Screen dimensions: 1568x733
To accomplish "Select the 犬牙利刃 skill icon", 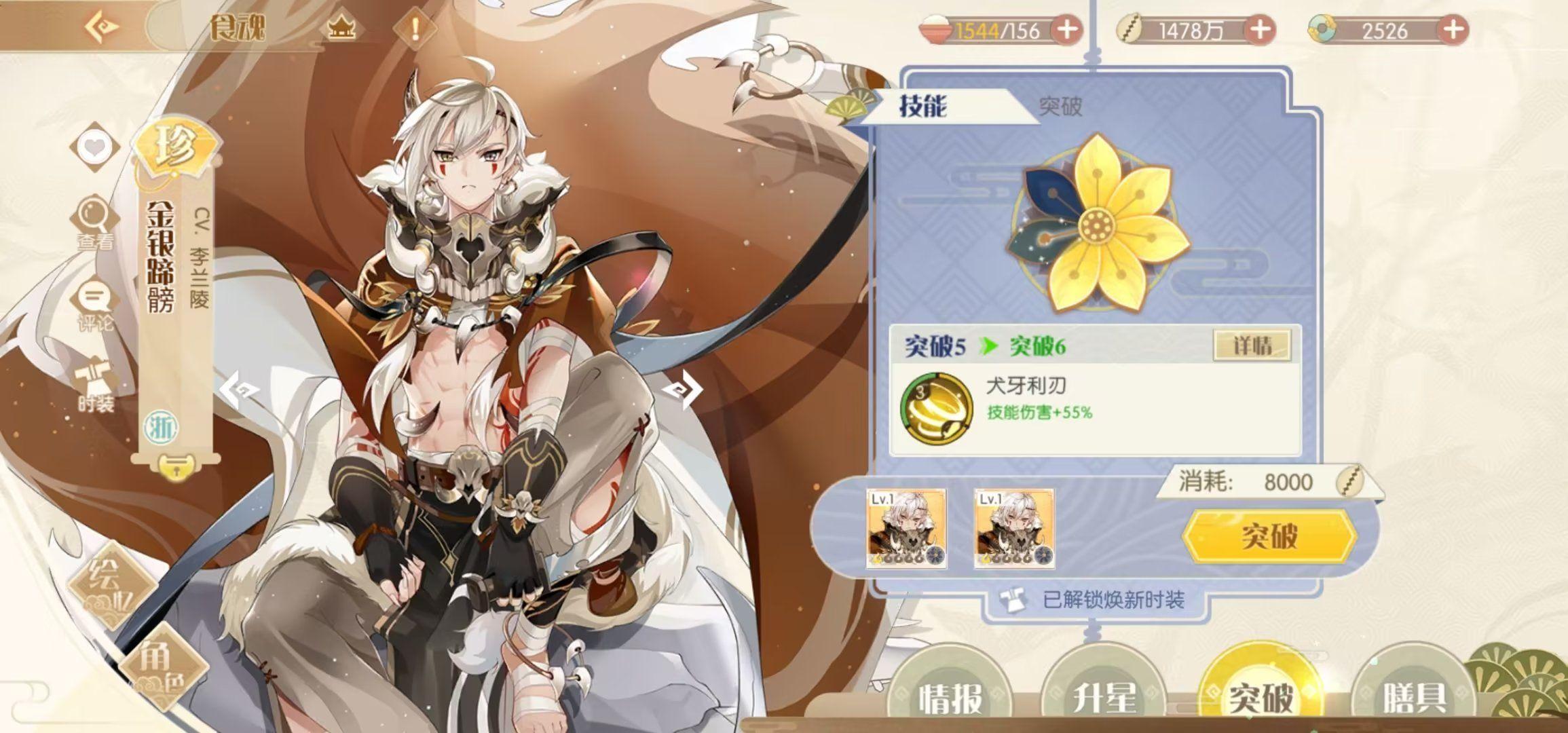I will point(935,407).
